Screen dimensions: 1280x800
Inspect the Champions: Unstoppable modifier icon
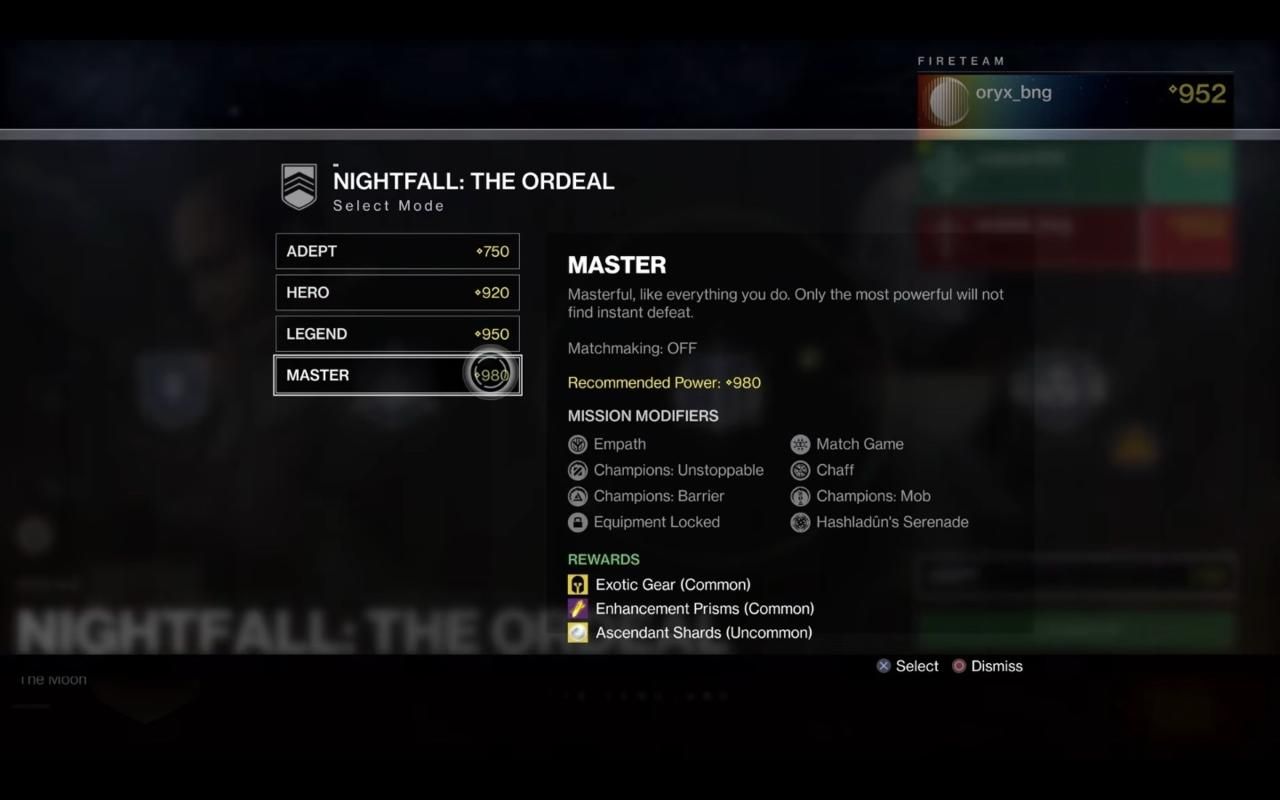click(x=578, y=470)
